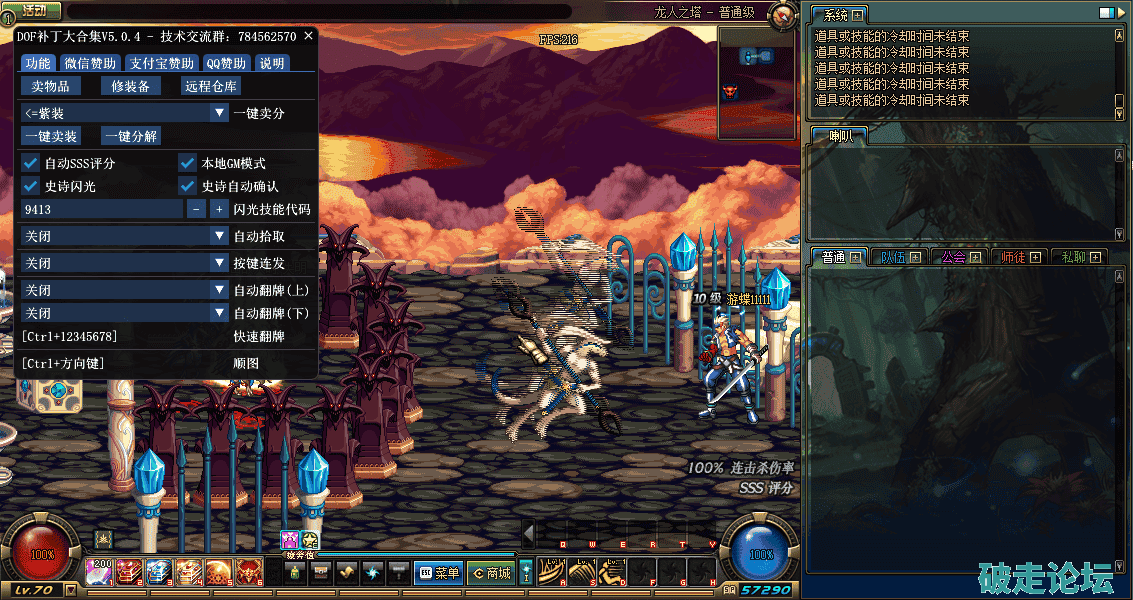Increase the 闪光技能代码 value with plus
This screenshot has width=1133, height=600.
218,210
